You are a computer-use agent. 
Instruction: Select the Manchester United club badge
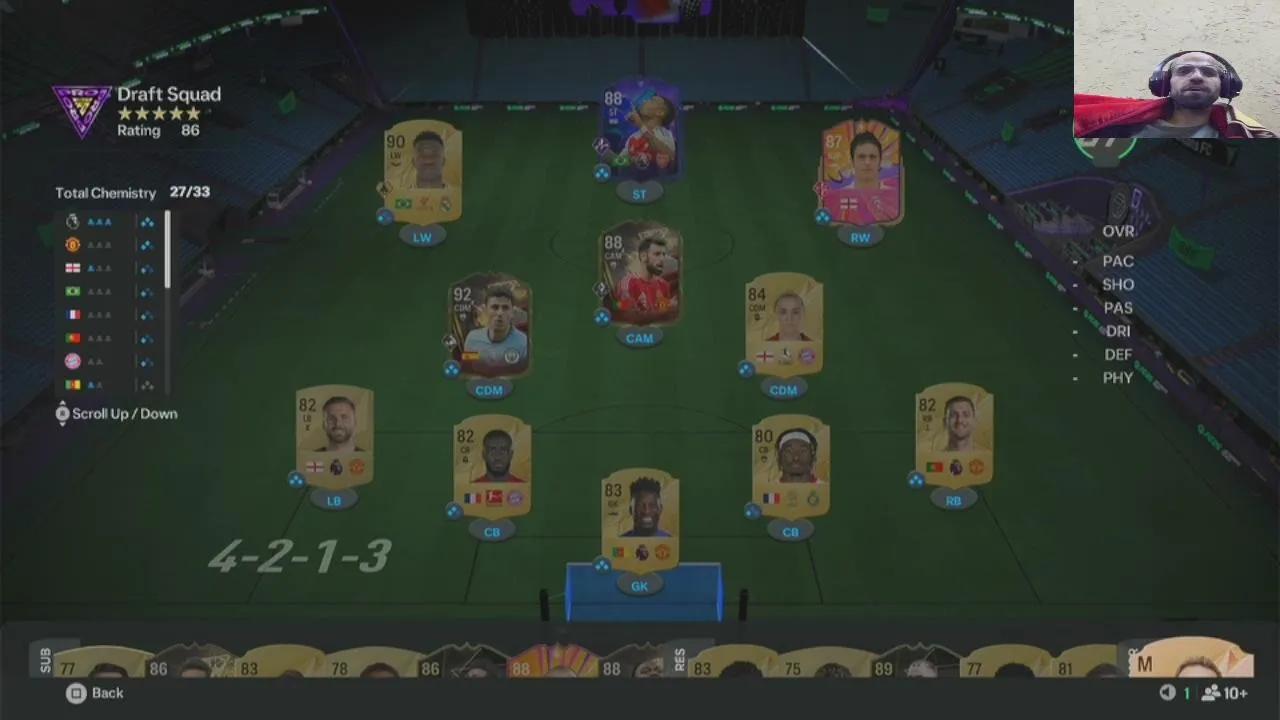pyautogui.click(x=73, y=244)
